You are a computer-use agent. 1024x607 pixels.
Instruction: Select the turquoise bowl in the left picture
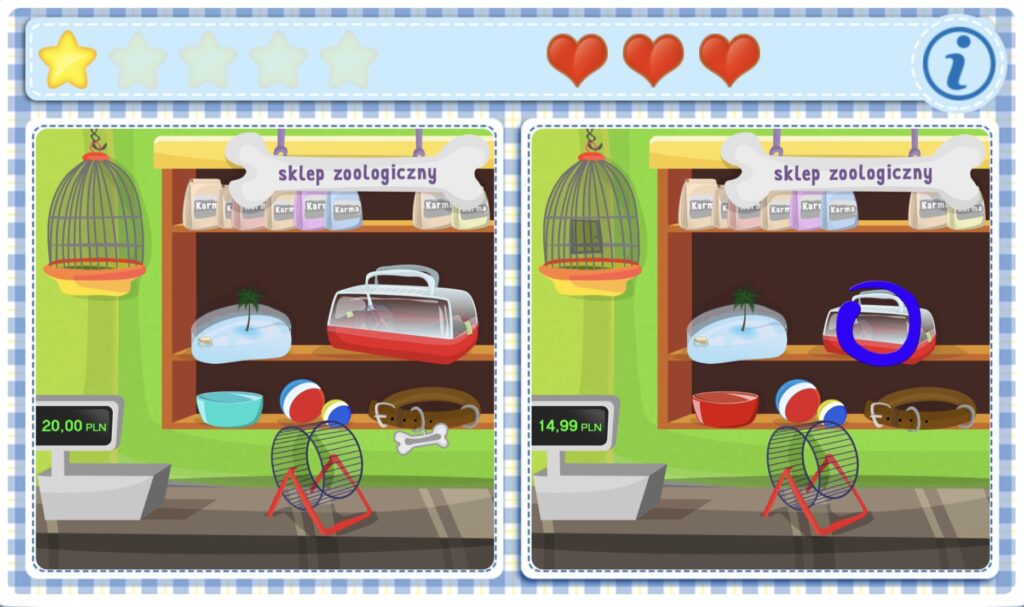229,408
